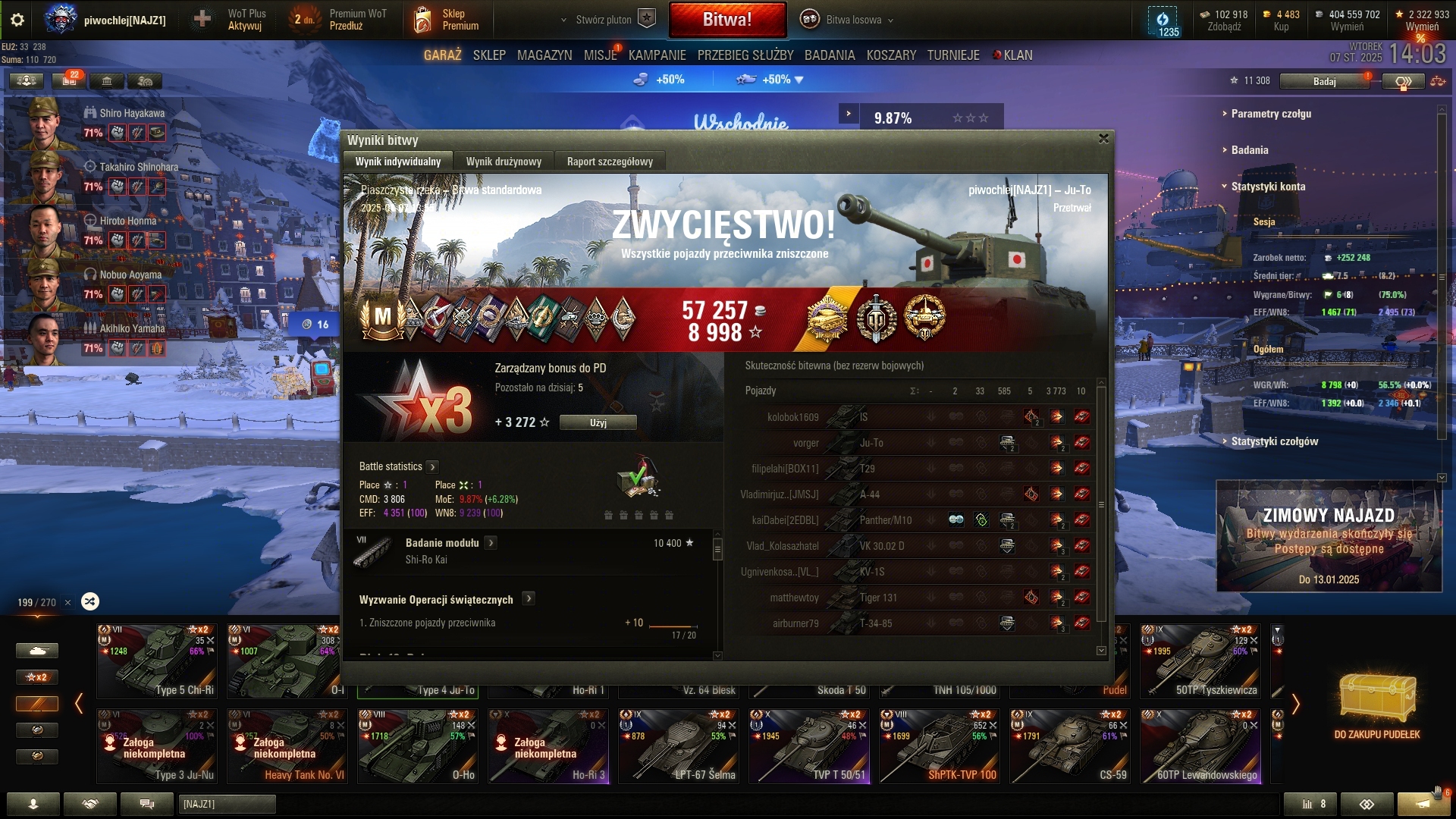1456x819 pixels.
Task: Expand the Battle statistics details arrow
Action: 432,467
